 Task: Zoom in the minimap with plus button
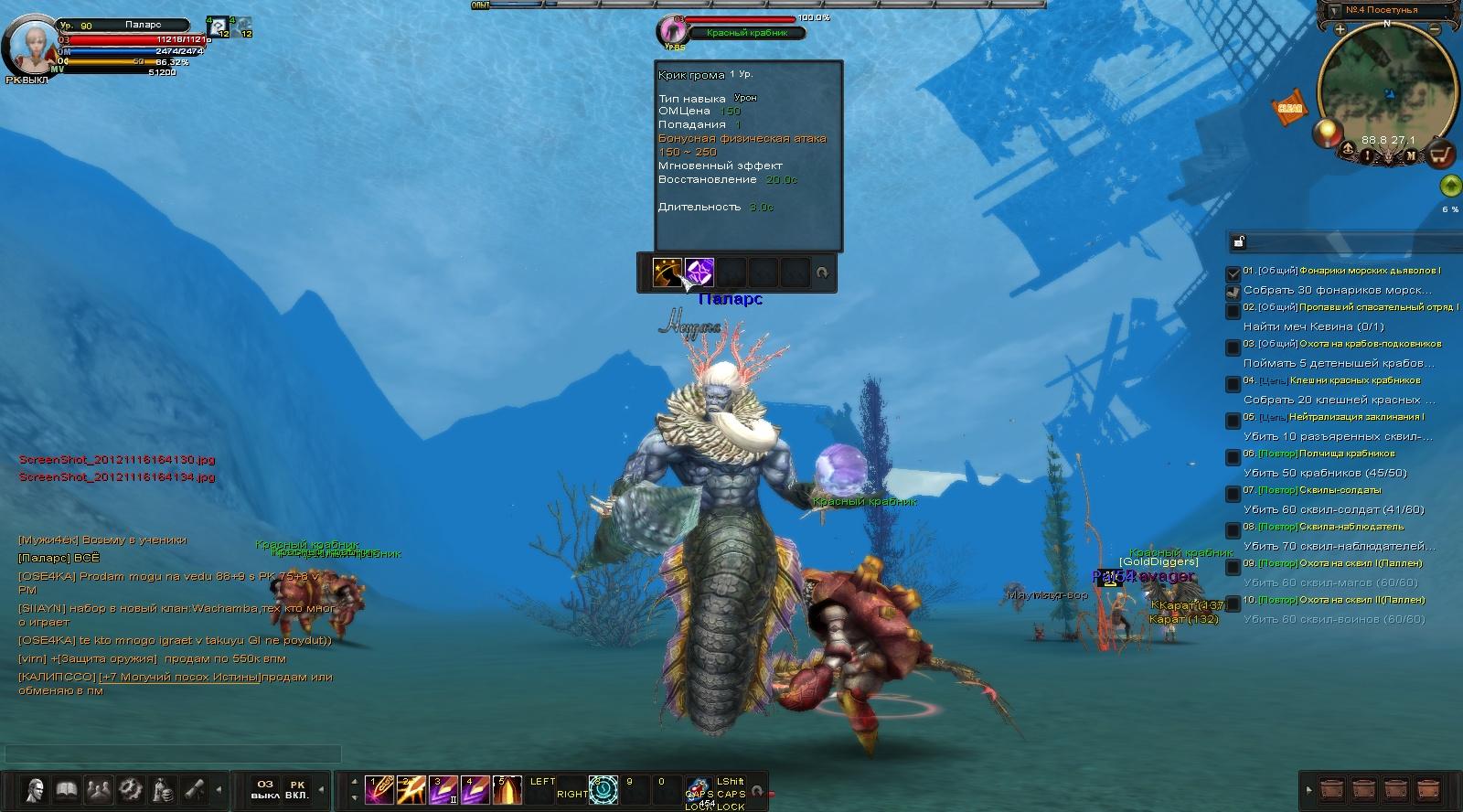click(1340, 29)
